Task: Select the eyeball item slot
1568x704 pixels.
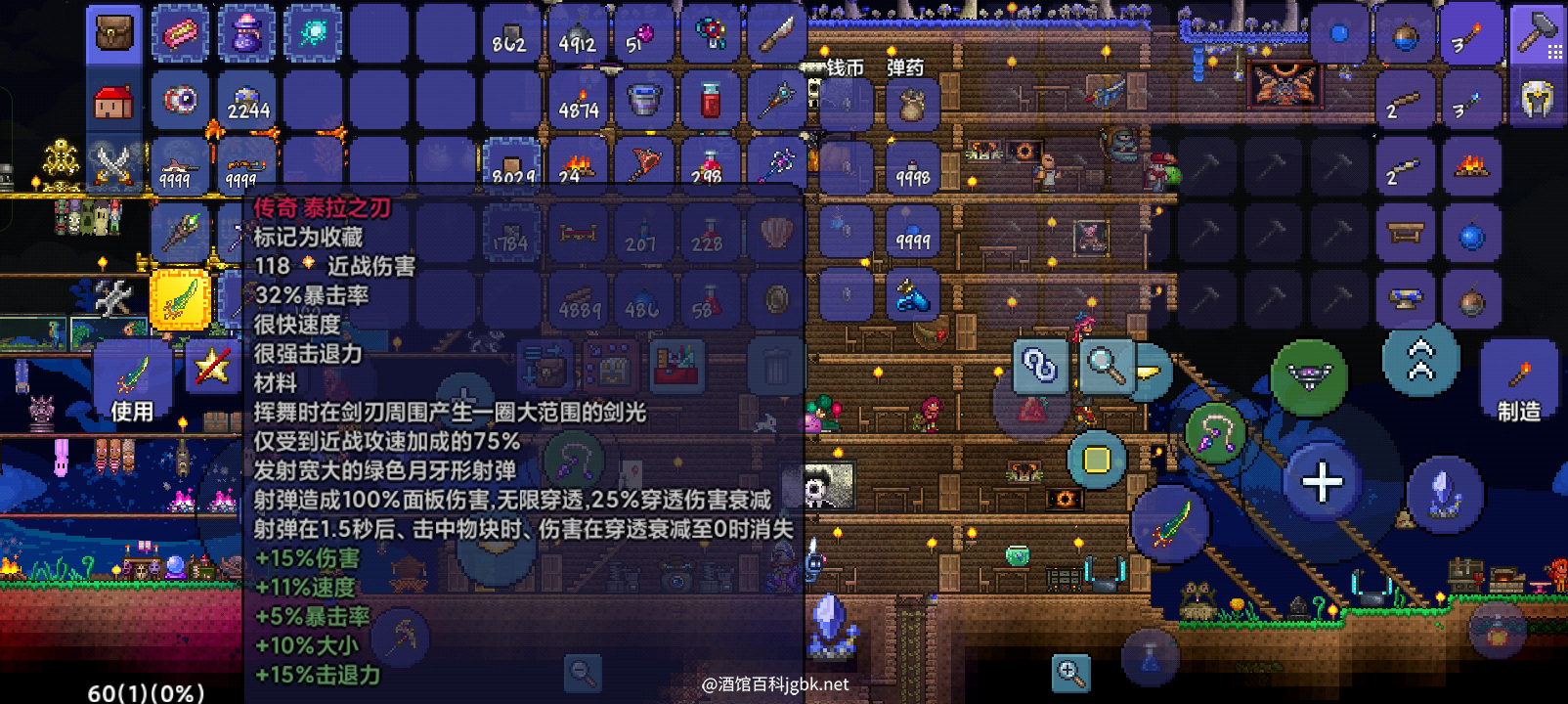Action: [181, 101]
